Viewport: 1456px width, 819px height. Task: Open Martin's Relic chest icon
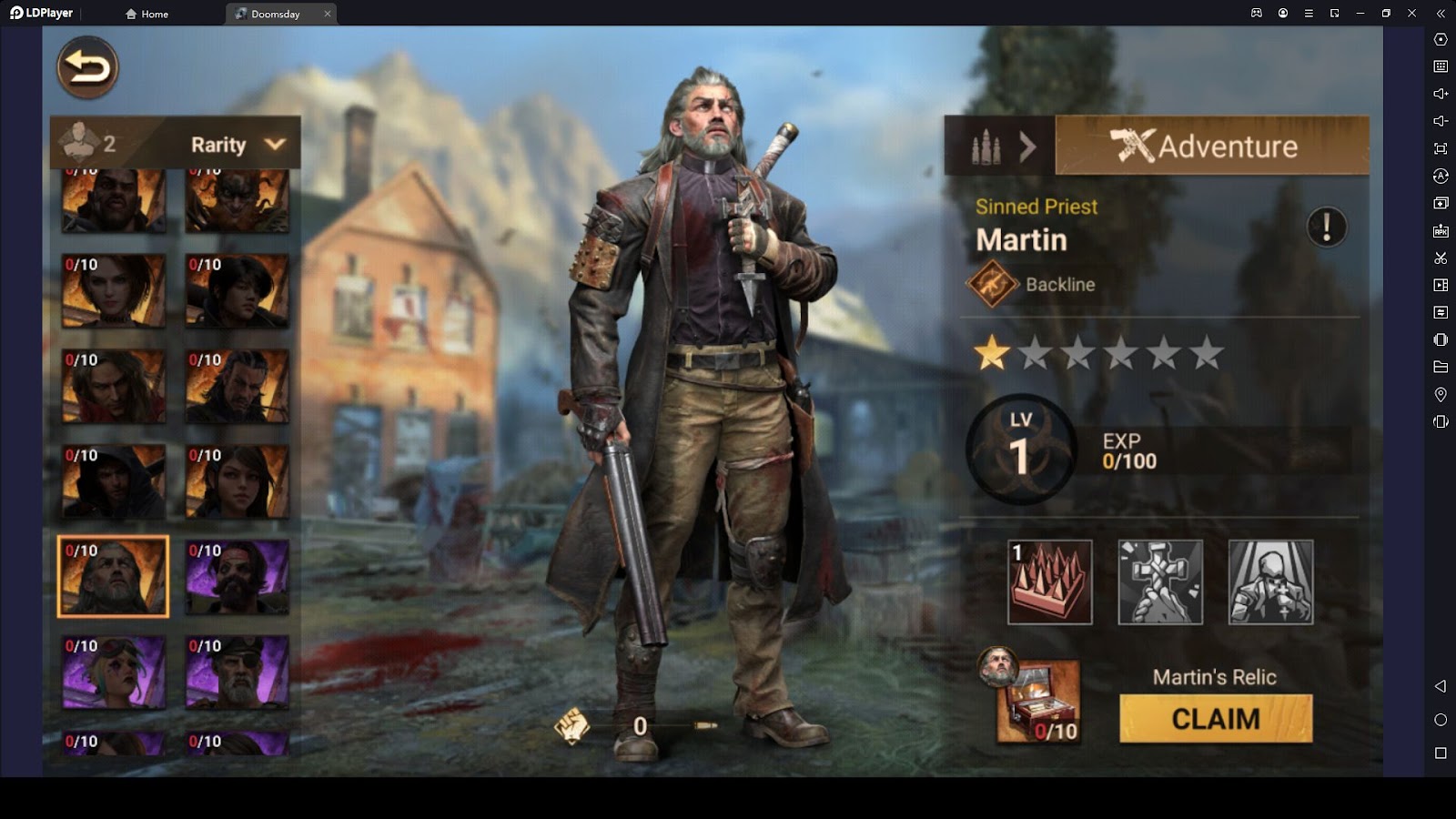[1038, 702]
